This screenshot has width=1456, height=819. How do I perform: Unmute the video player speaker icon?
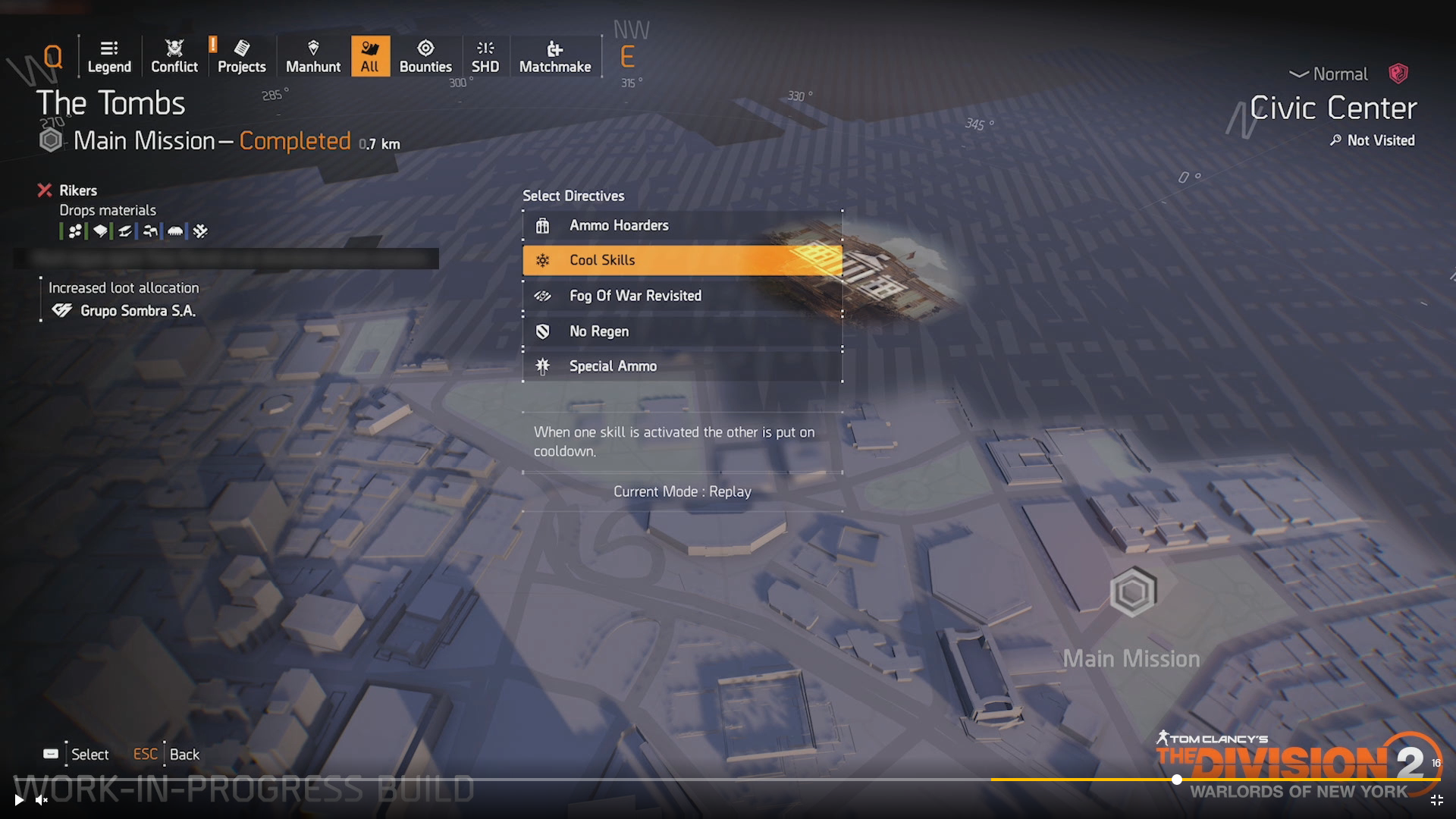(40, 800)
